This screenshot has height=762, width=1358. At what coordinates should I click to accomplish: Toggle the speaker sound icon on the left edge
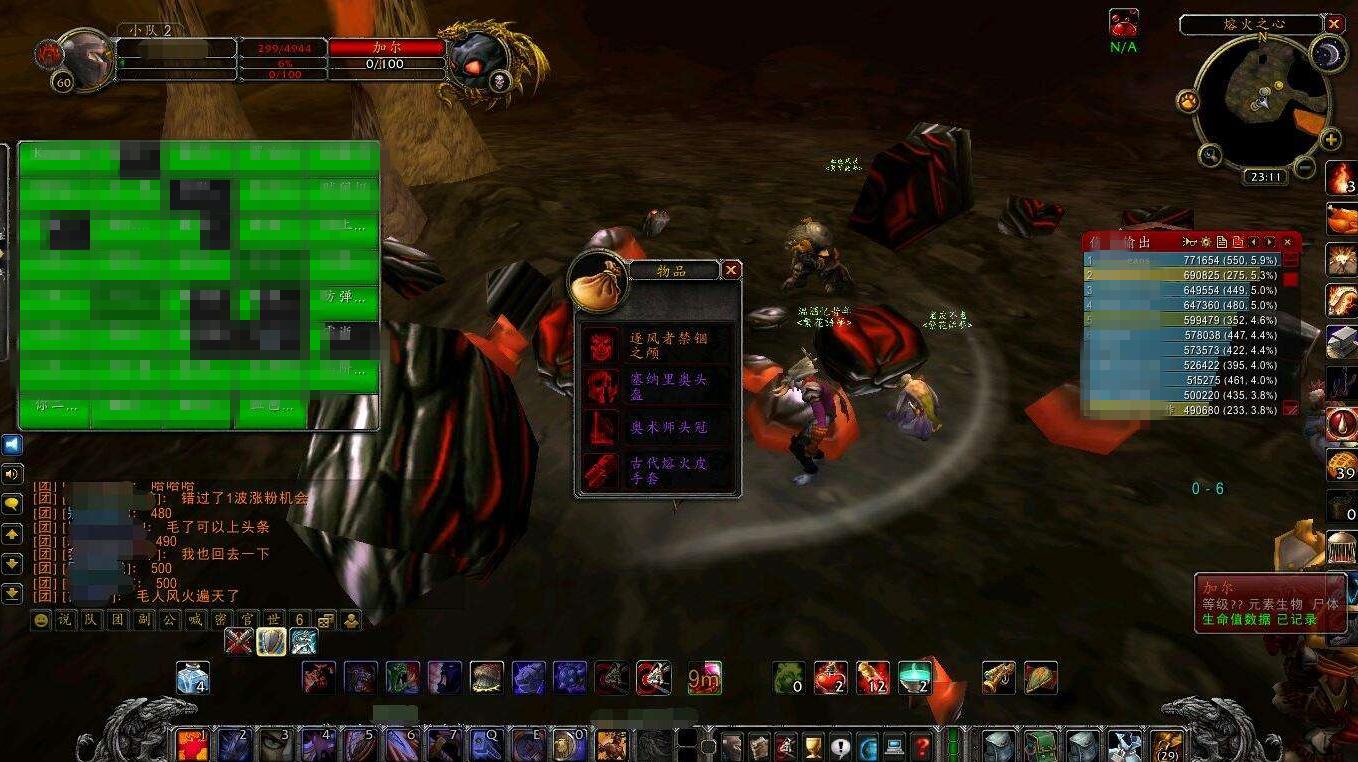pyautogui.click(x=12, y=474)
